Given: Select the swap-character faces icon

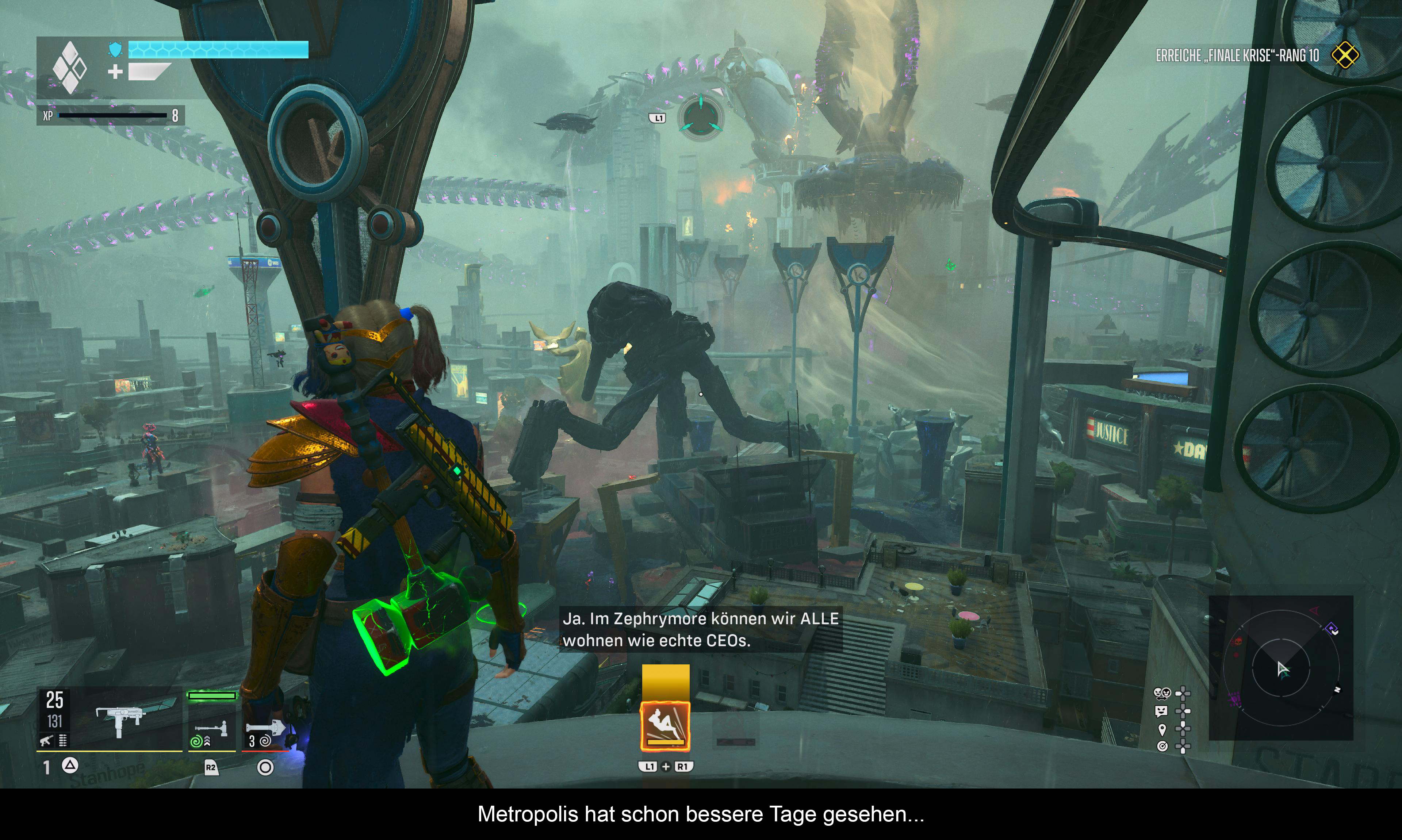Looking at the screenshot, I should (x=1162, y=693).
